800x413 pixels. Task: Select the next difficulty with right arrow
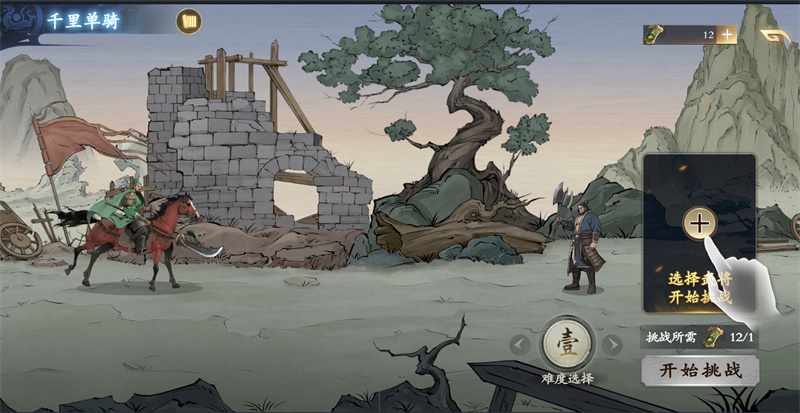[x=612, y=345]
